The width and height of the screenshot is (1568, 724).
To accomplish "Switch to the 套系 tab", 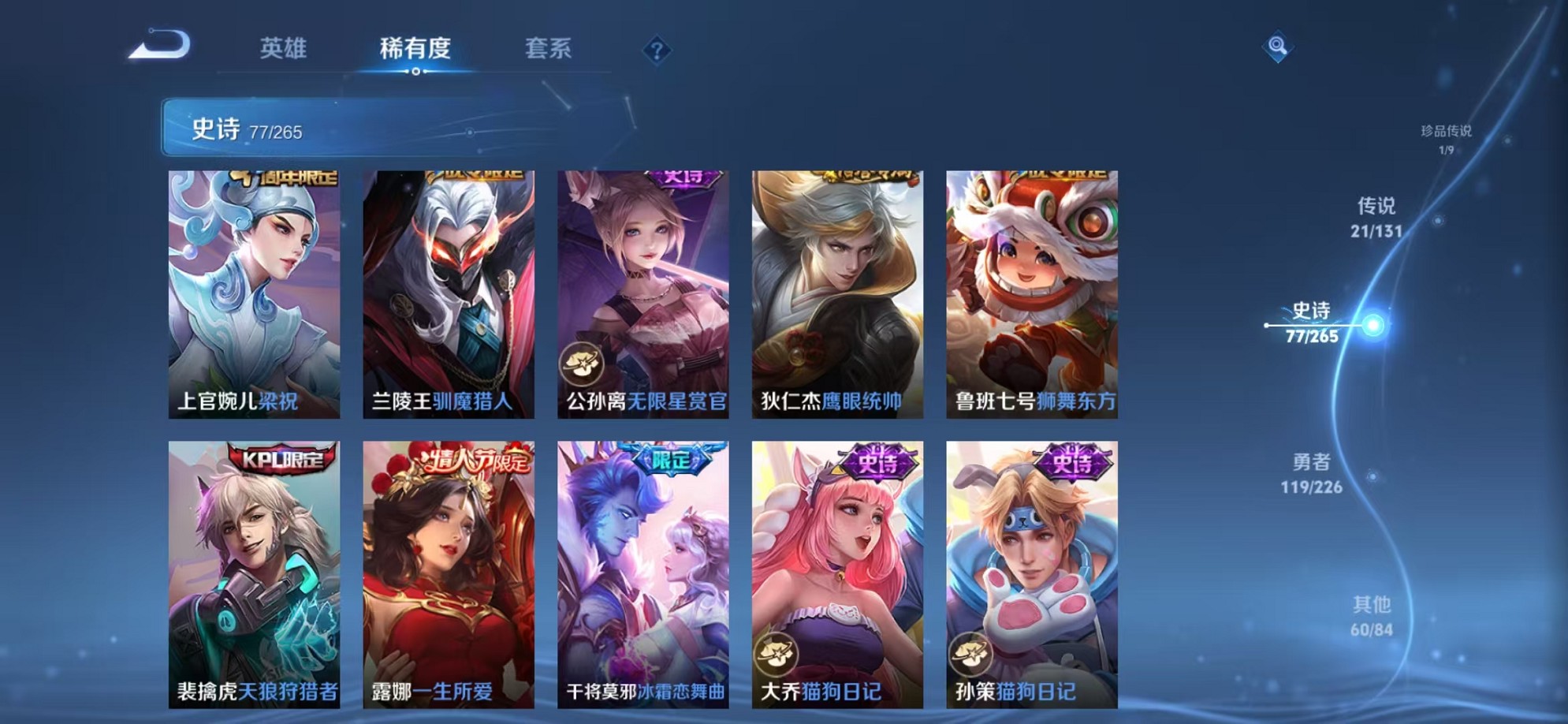I will tap(550, 49).
